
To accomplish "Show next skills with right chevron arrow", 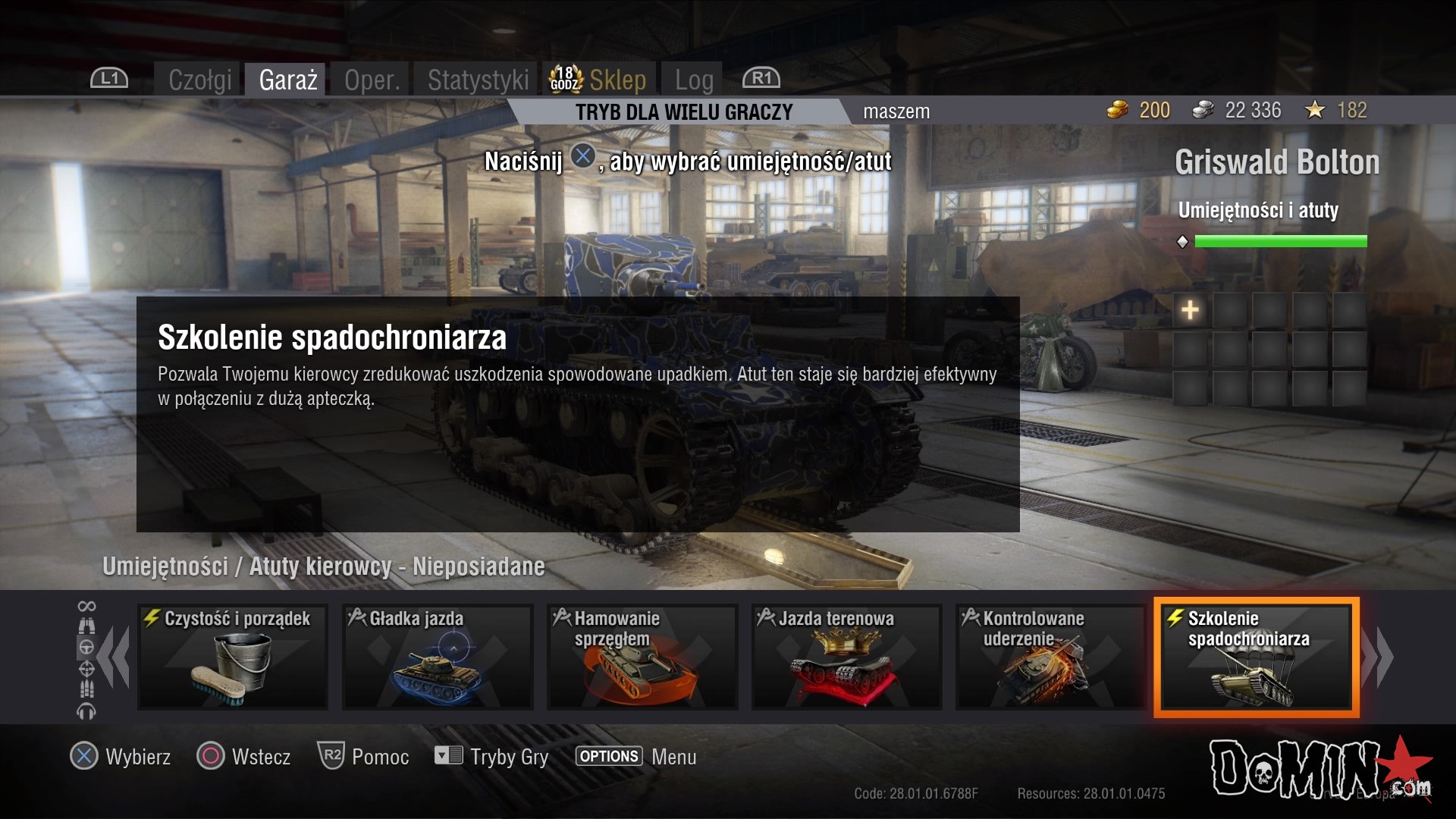I will click(1378, 657).
